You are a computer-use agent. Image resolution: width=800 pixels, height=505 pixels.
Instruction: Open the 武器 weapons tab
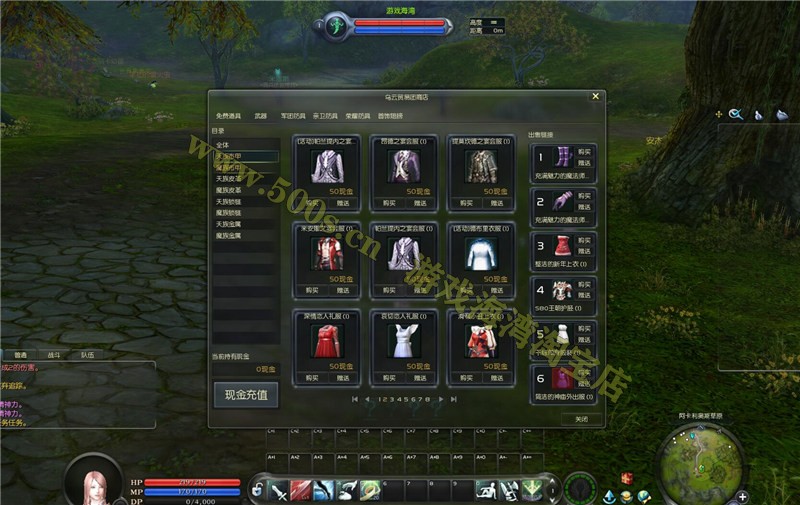[261, 116]
